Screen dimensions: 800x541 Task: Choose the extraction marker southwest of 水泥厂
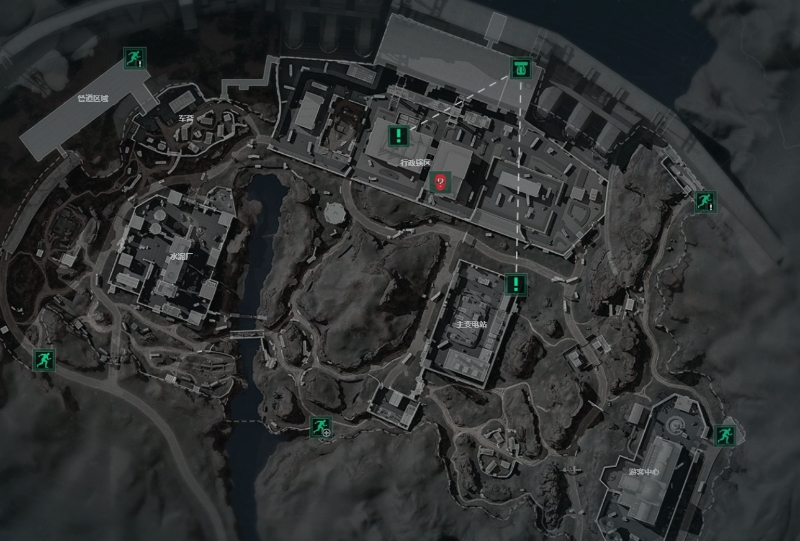[43, 359]
